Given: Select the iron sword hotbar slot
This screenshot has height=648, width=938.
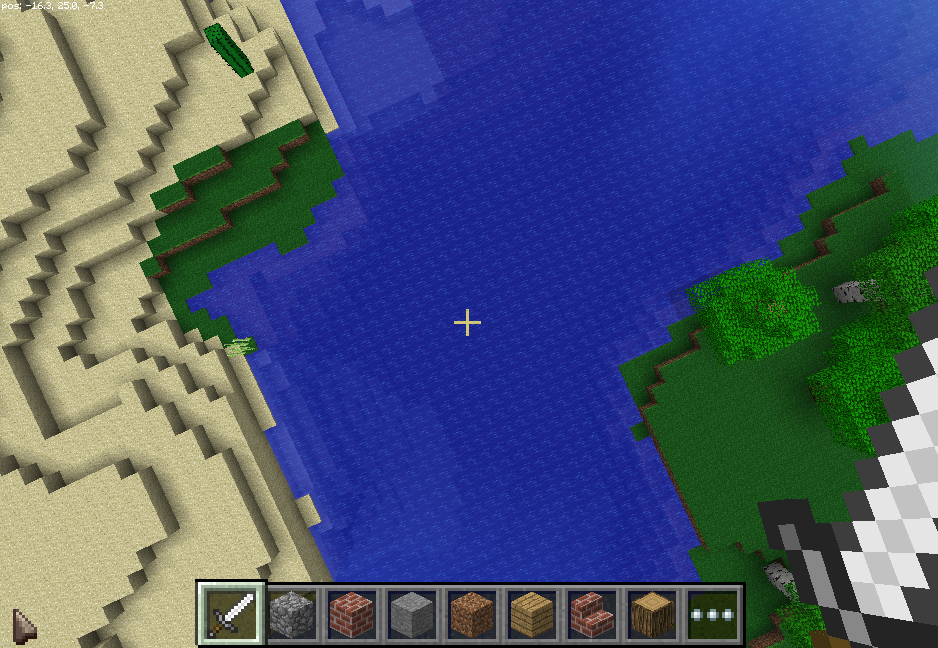Looking at the screenshot, I should click(x=232, y=613).
